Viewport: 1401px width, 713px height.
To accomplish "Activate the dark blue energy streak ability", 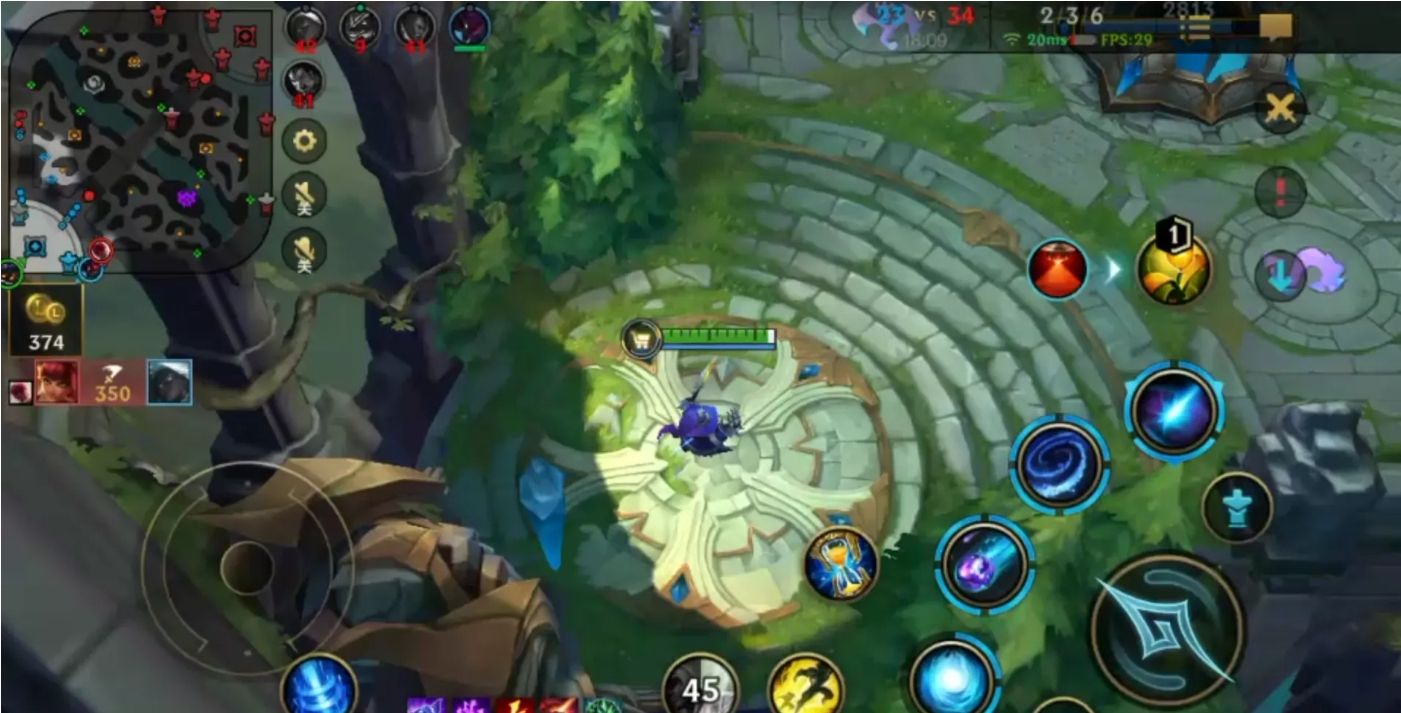I will point(1174,410).
